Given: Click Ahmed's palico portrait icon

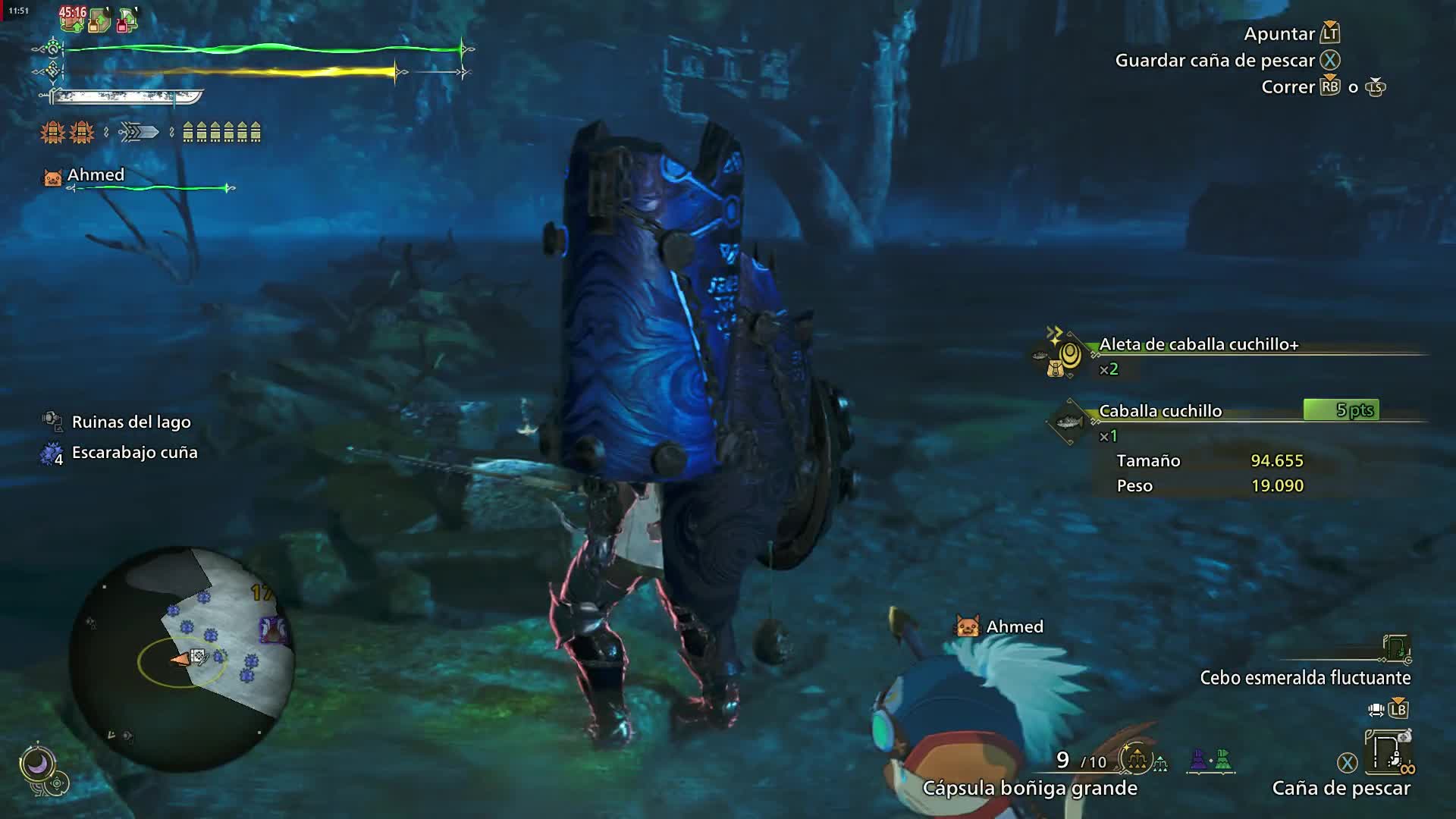Looking at the screenshot, I should pyautogui.click(x=51, y=175).
